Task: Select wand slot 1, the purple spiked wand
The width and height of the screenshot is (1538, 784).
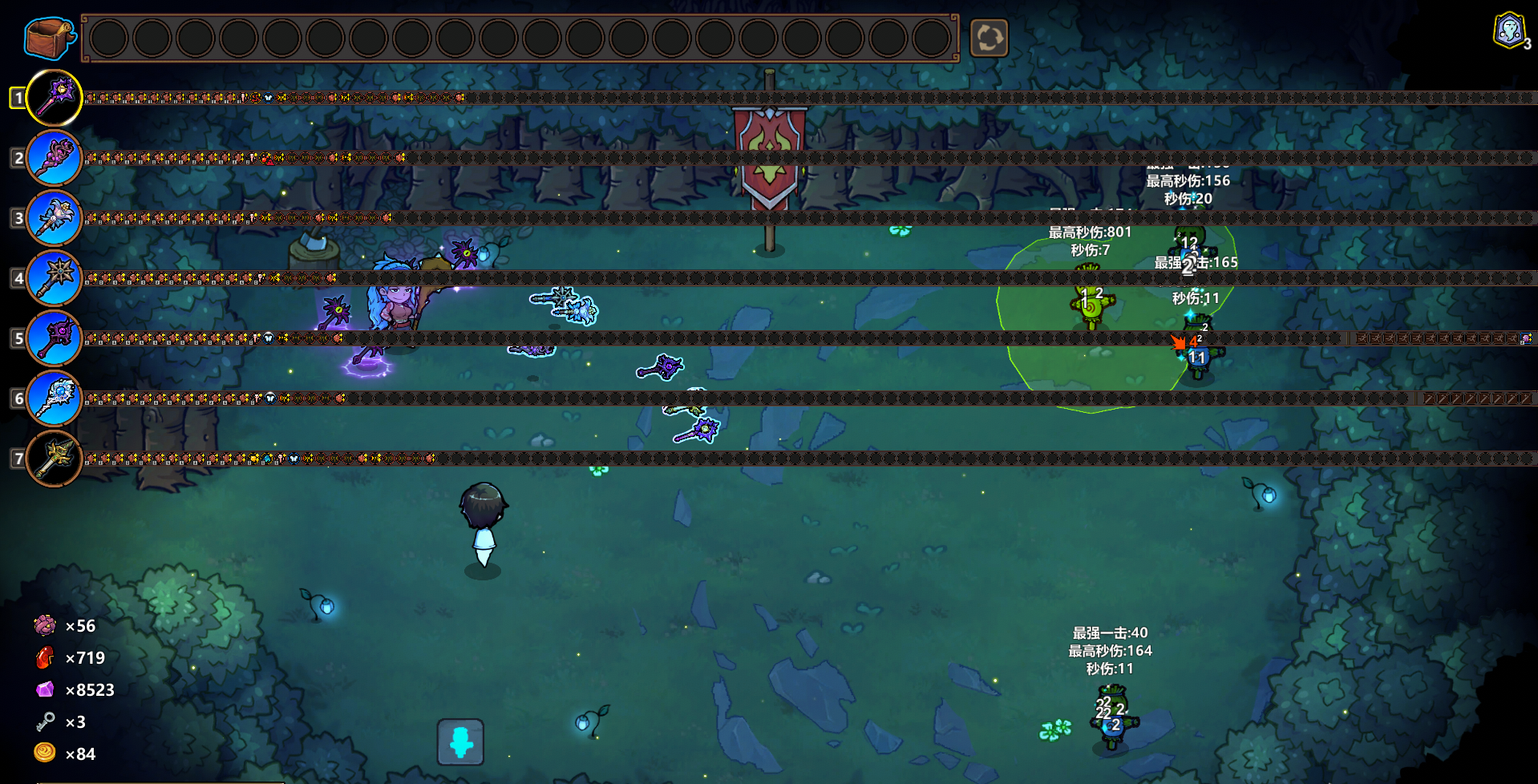Action: point(55,98)
